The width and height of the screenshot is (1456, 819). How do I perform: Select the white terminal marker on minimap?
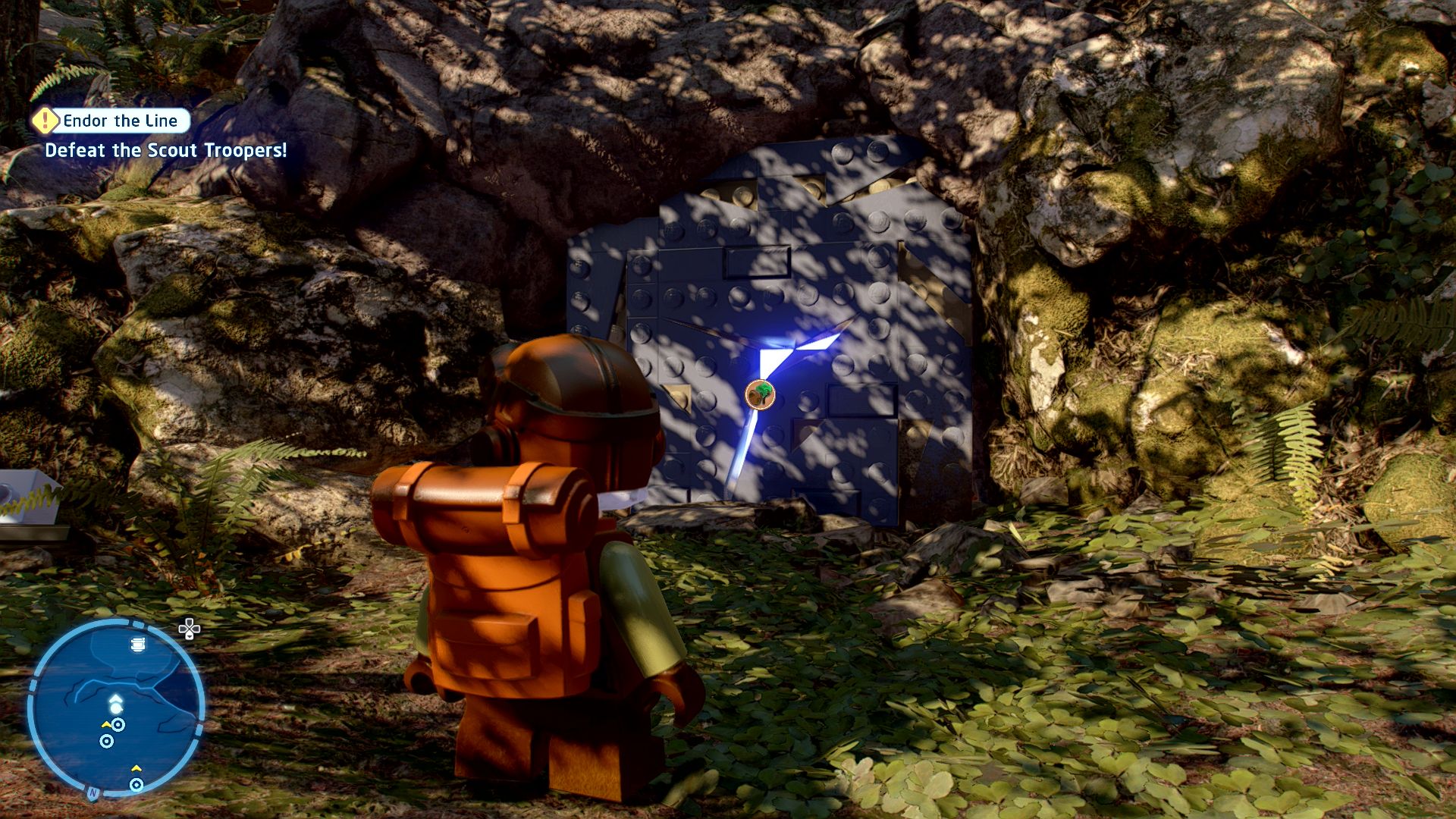tap(137, 645)
